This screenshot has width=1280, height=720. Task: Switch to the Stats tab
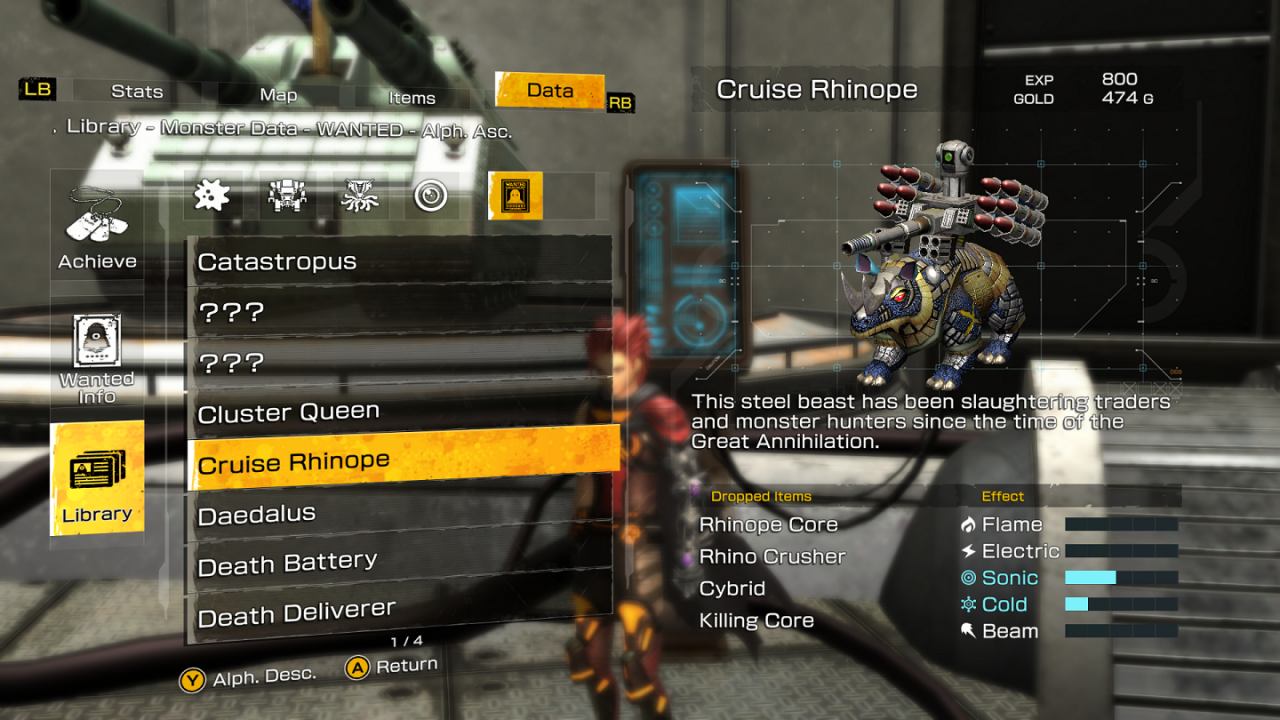(x=137, y=92)
